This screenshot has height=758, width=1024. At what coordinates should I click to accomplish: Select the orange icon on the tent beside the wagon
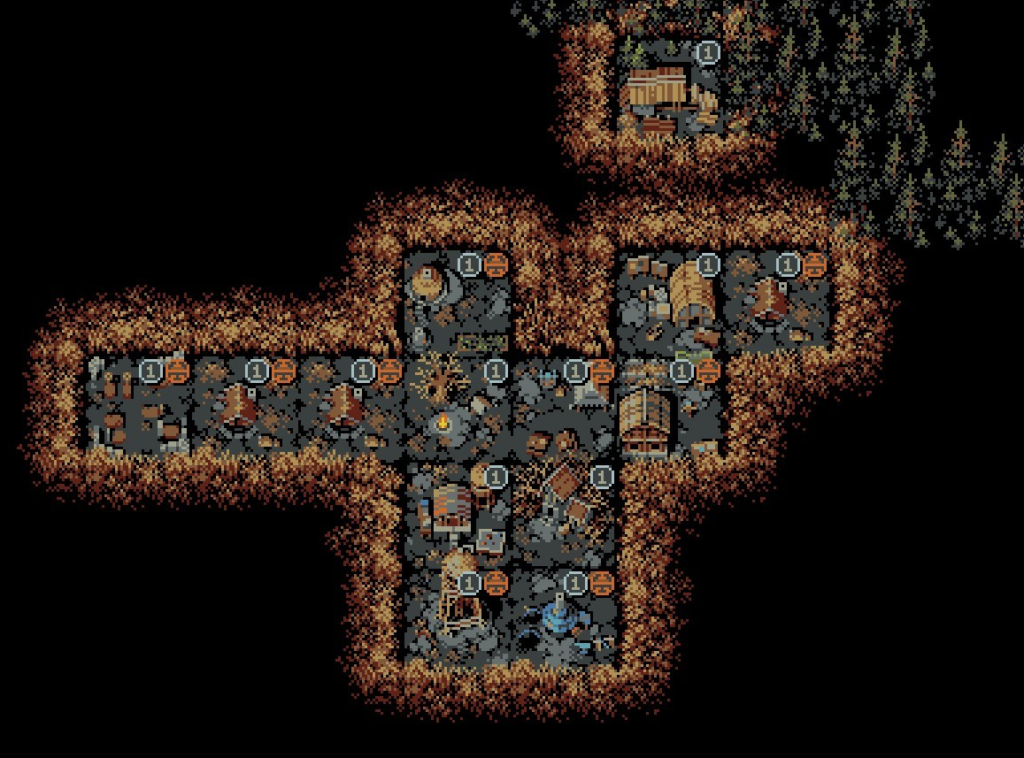pos(814,265)
